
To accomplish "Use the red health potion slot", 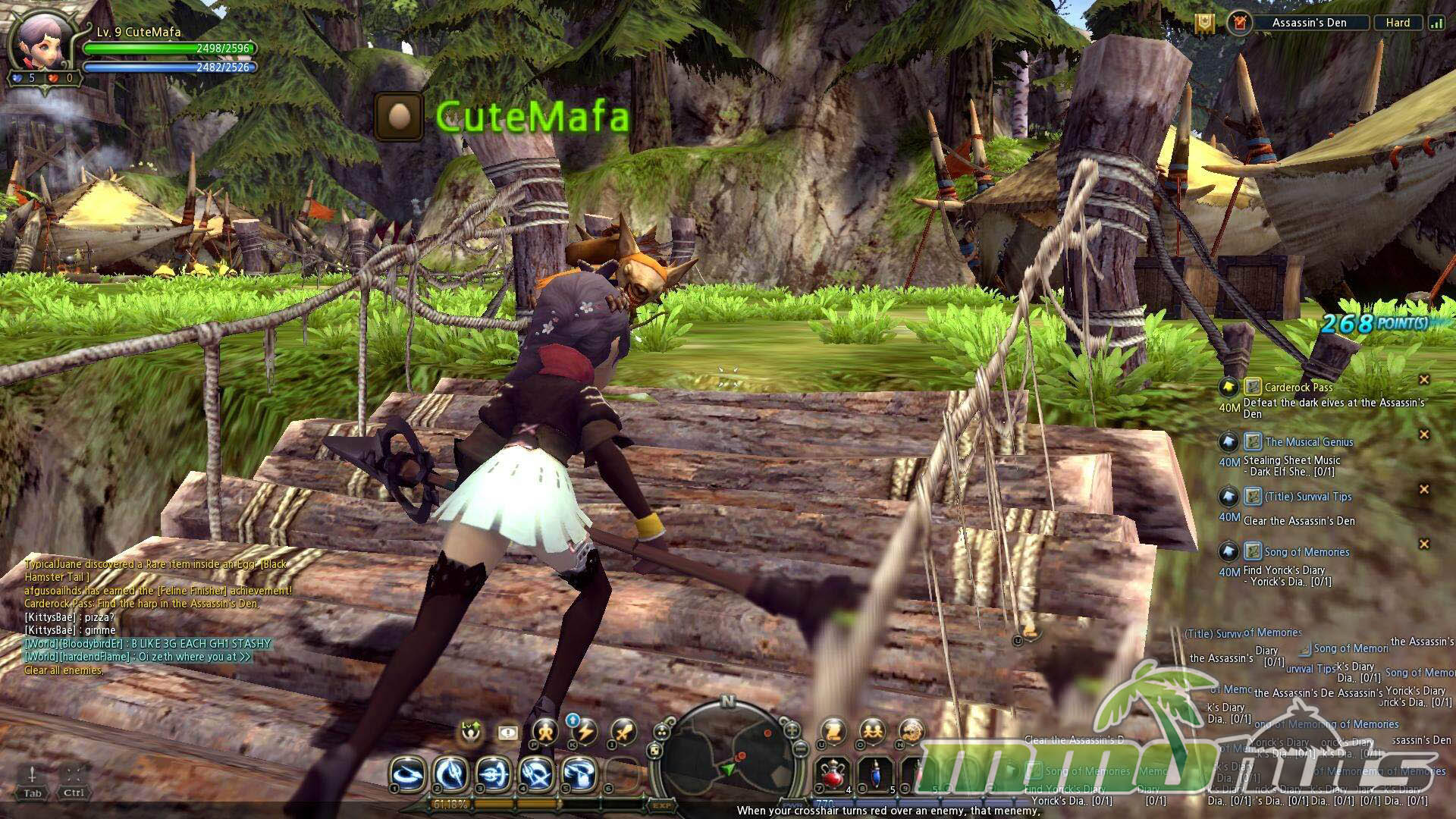I will click(x=833, y=775).
